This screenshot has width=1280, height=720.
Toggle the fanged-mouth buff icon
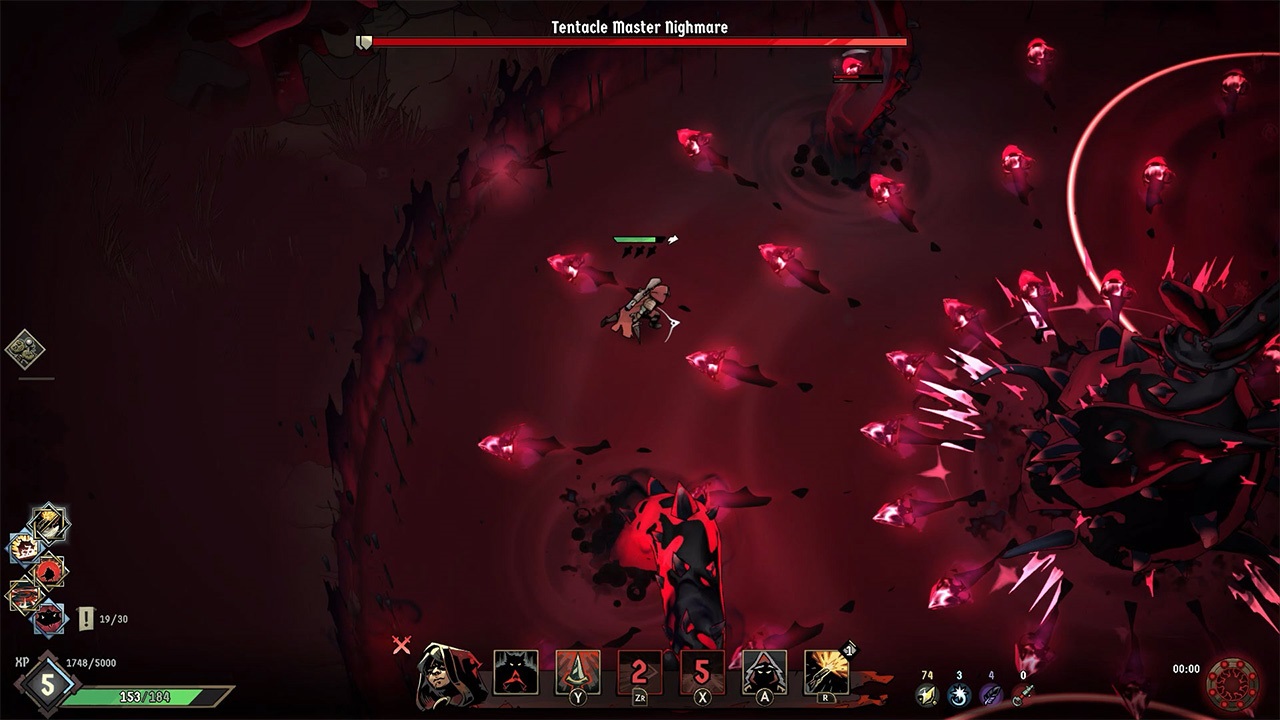[48, 619]
